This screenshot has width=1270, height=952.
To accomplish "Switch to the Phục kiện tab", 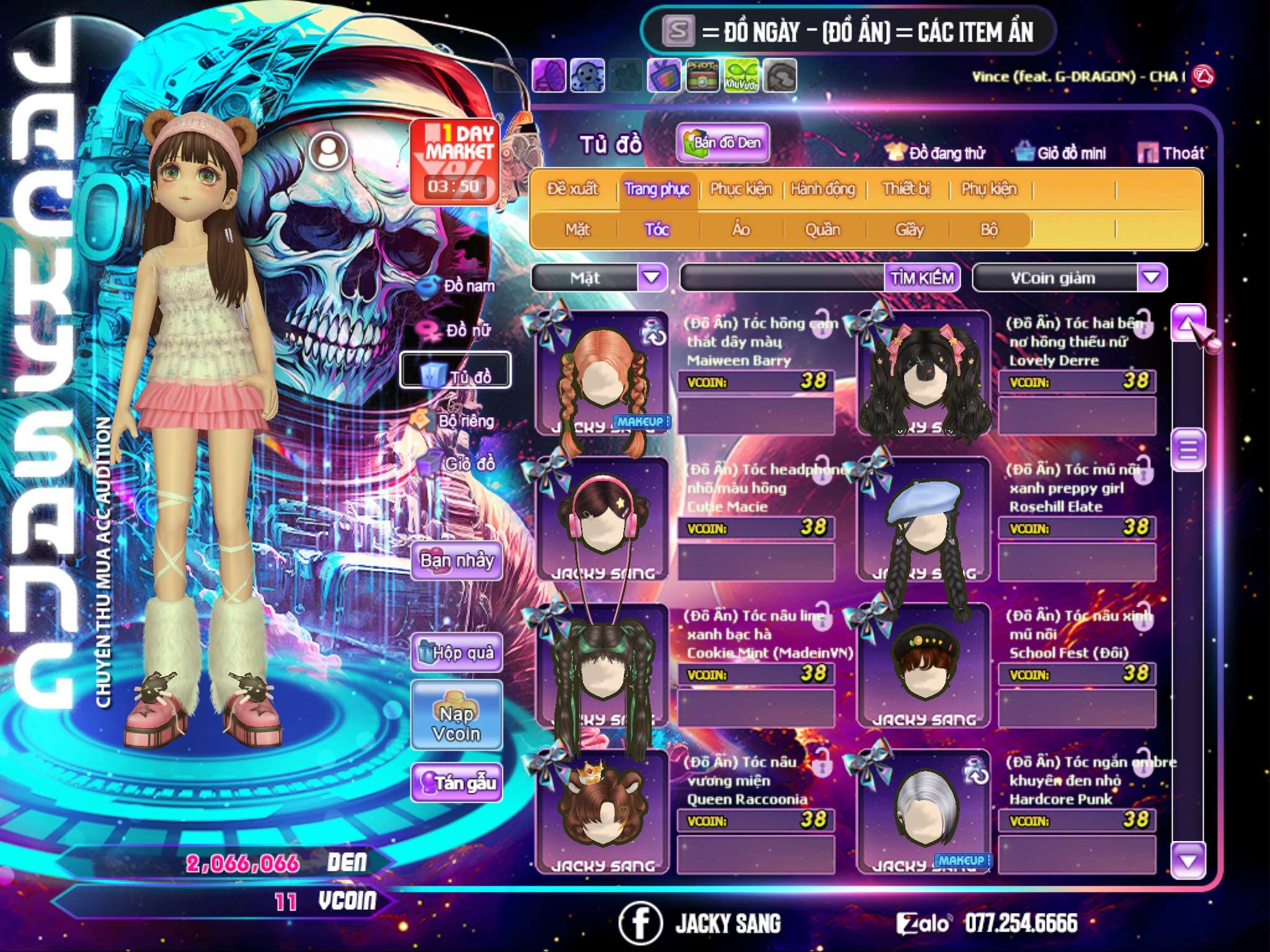I will [x=740, y=189].
